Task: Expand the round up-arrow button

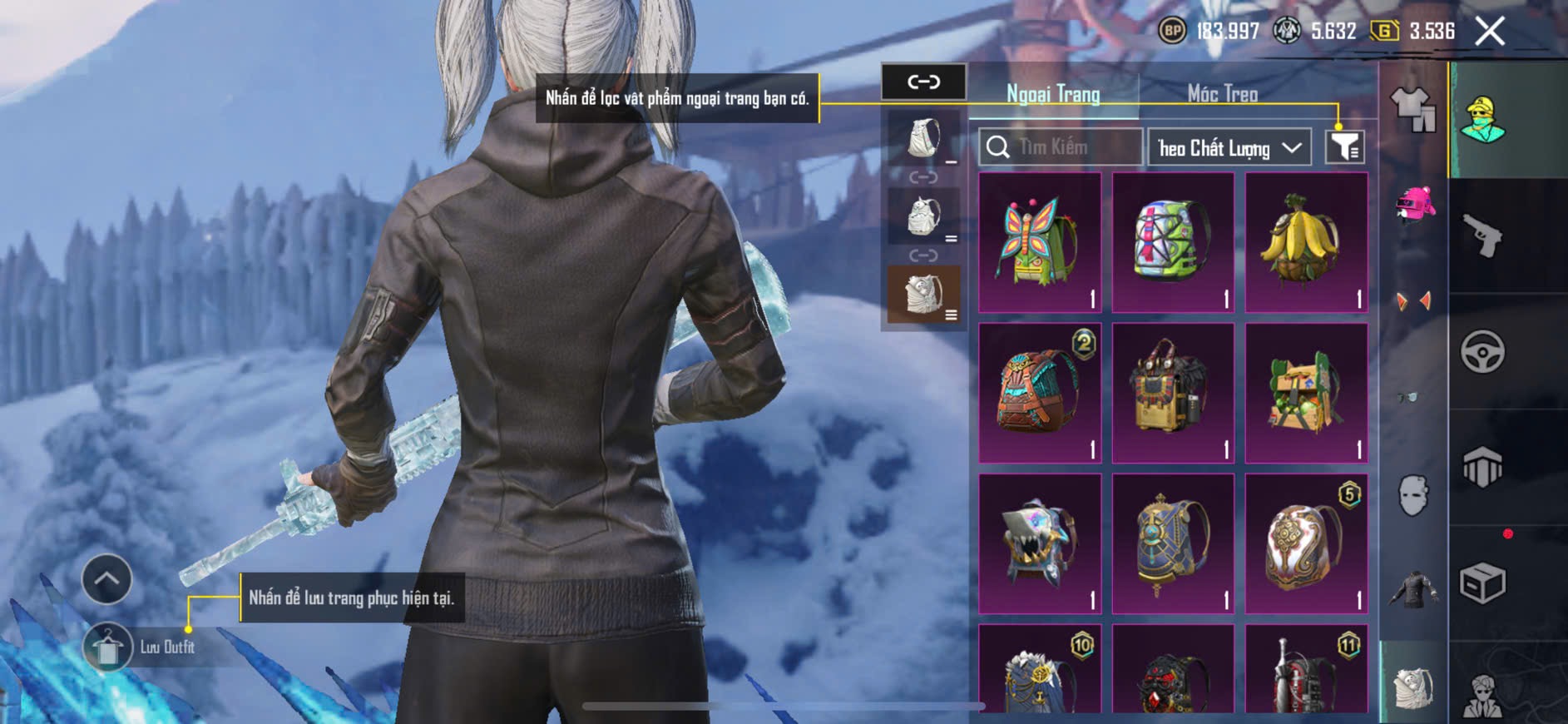Action: (x=106, y=579)
